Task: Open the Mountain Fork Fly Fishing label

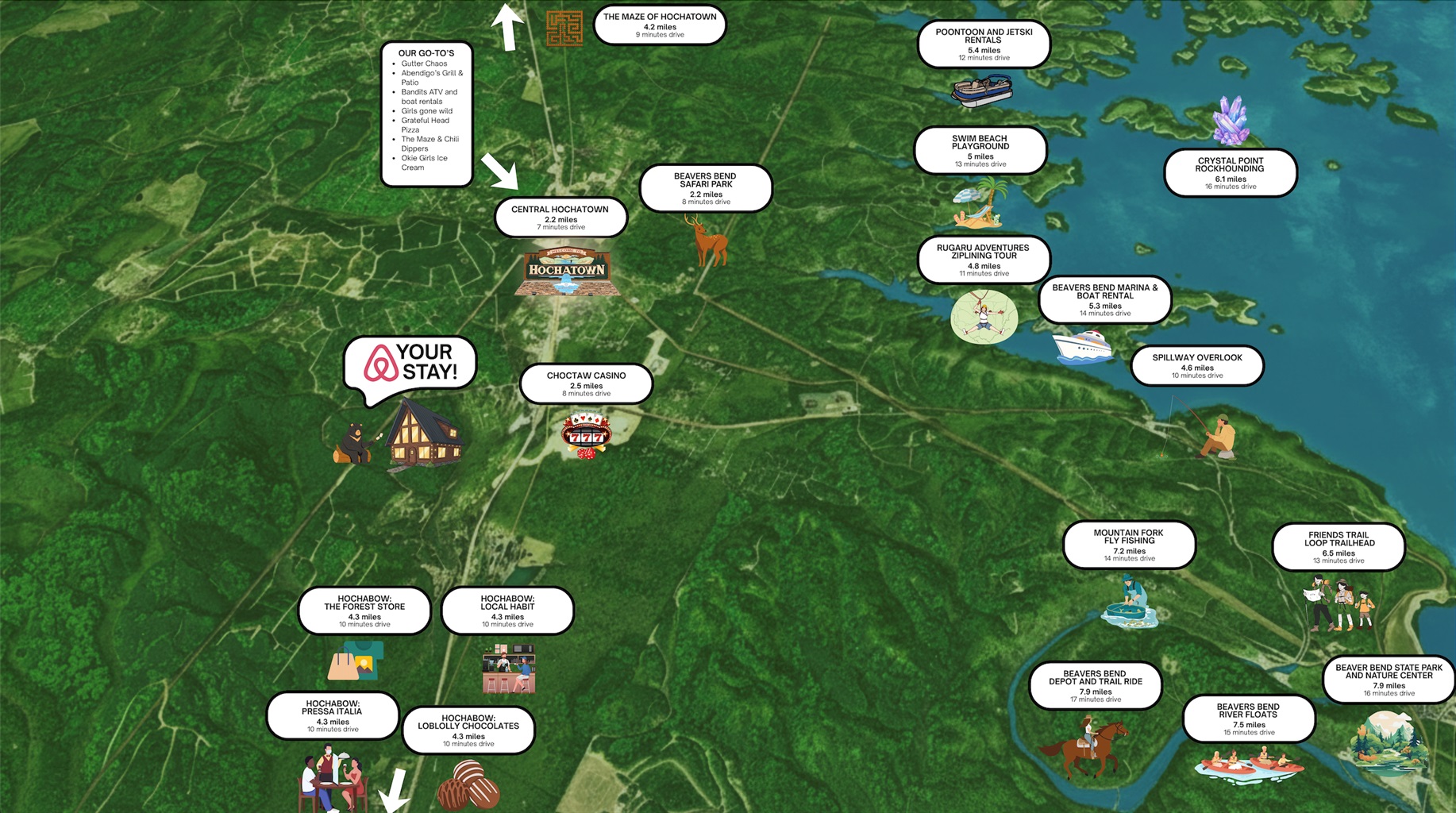Action: point(1129,545)
